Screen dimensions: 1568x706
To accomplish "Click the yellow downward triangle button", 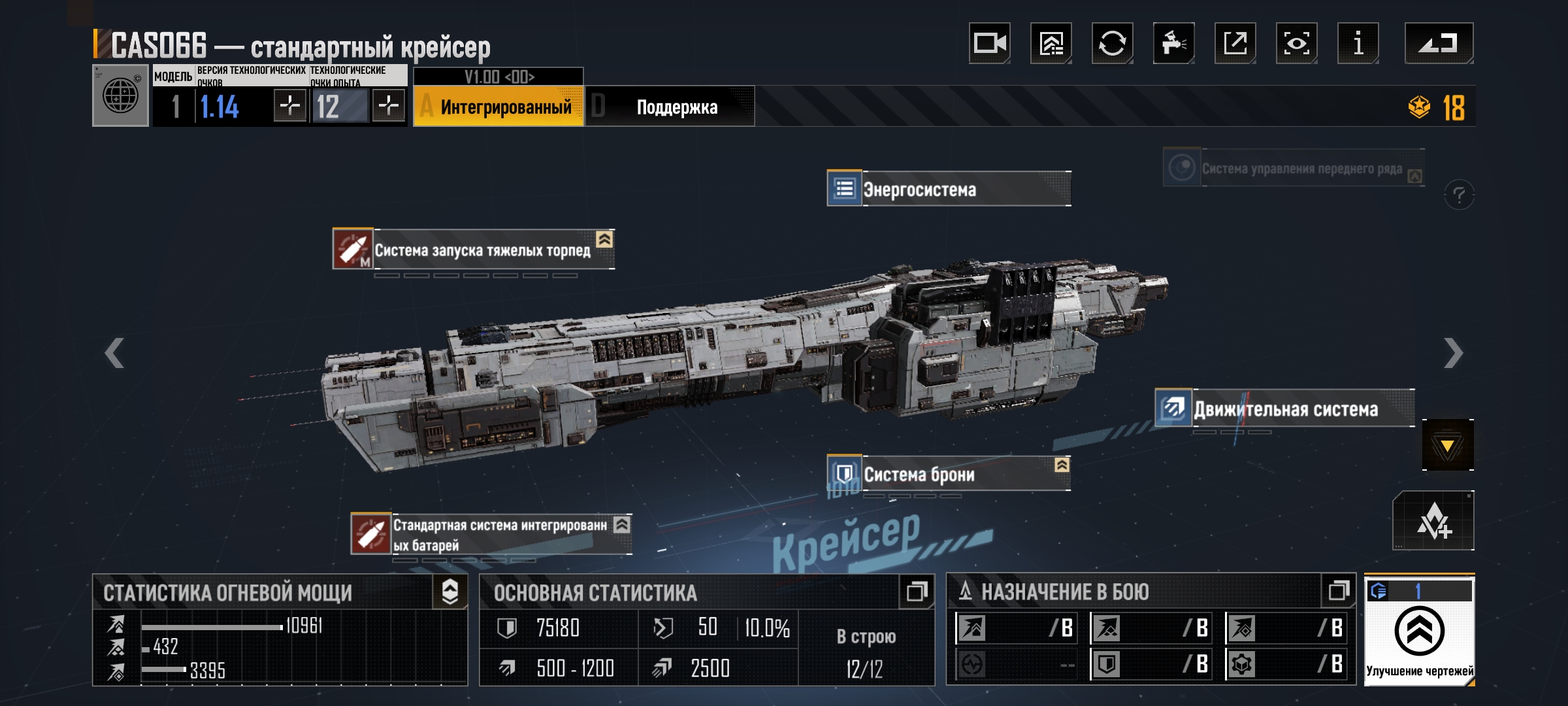I will [1447, 446].
